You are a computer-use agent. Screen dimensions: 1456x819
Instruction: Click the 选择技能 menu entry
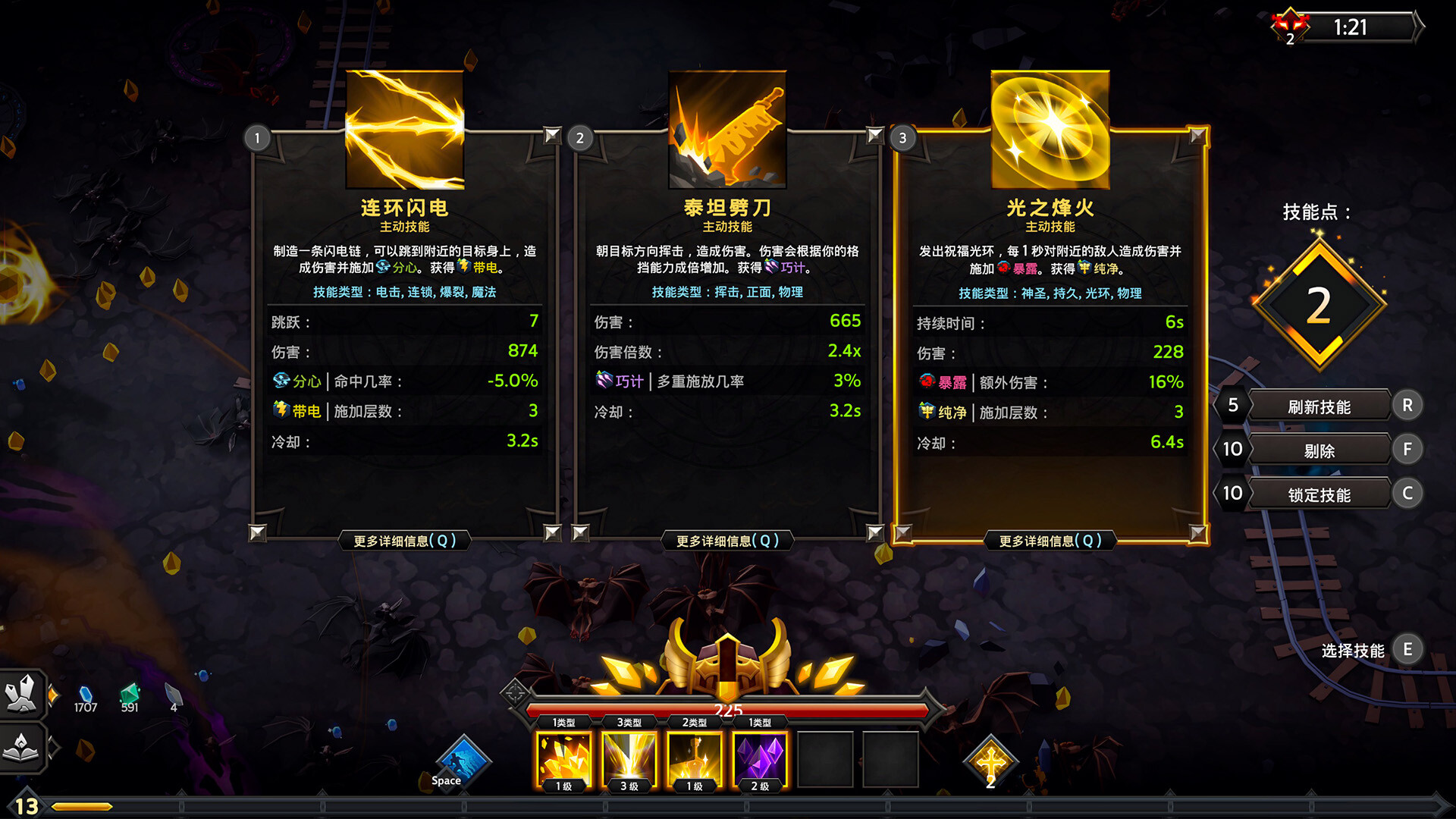[x=1353, y=649]
